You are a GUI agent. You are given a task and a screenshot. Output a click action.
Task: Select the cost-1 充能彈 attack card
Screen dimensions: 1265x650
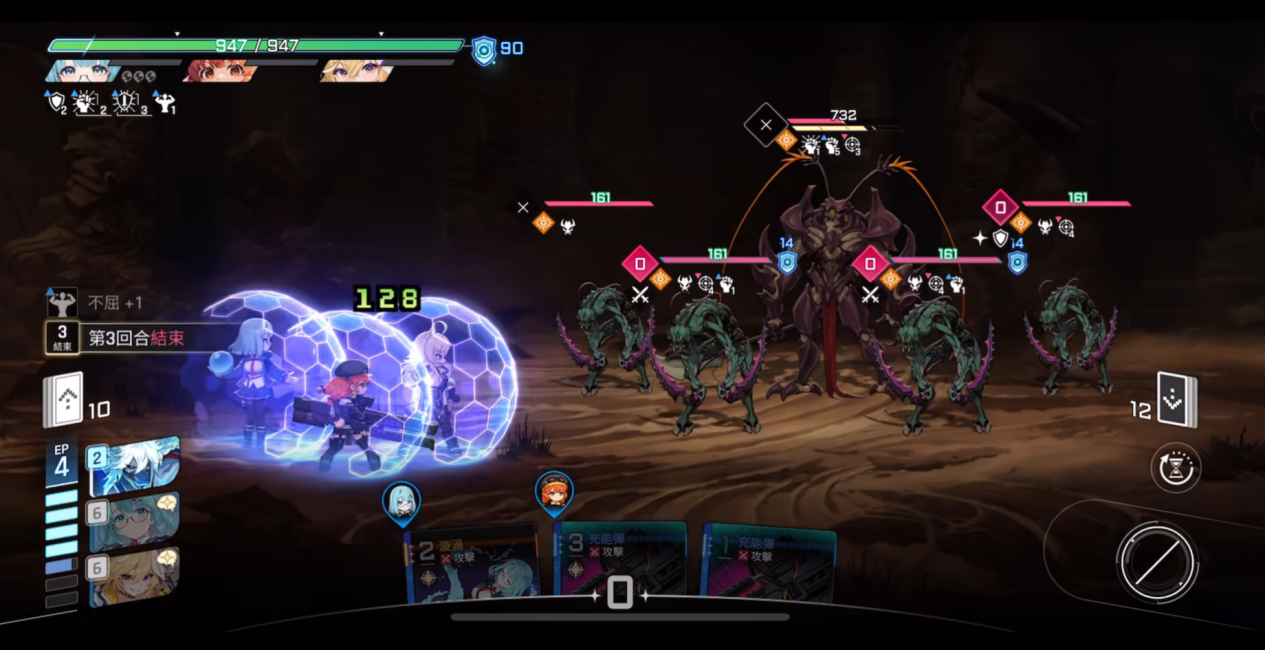(768, 564)
